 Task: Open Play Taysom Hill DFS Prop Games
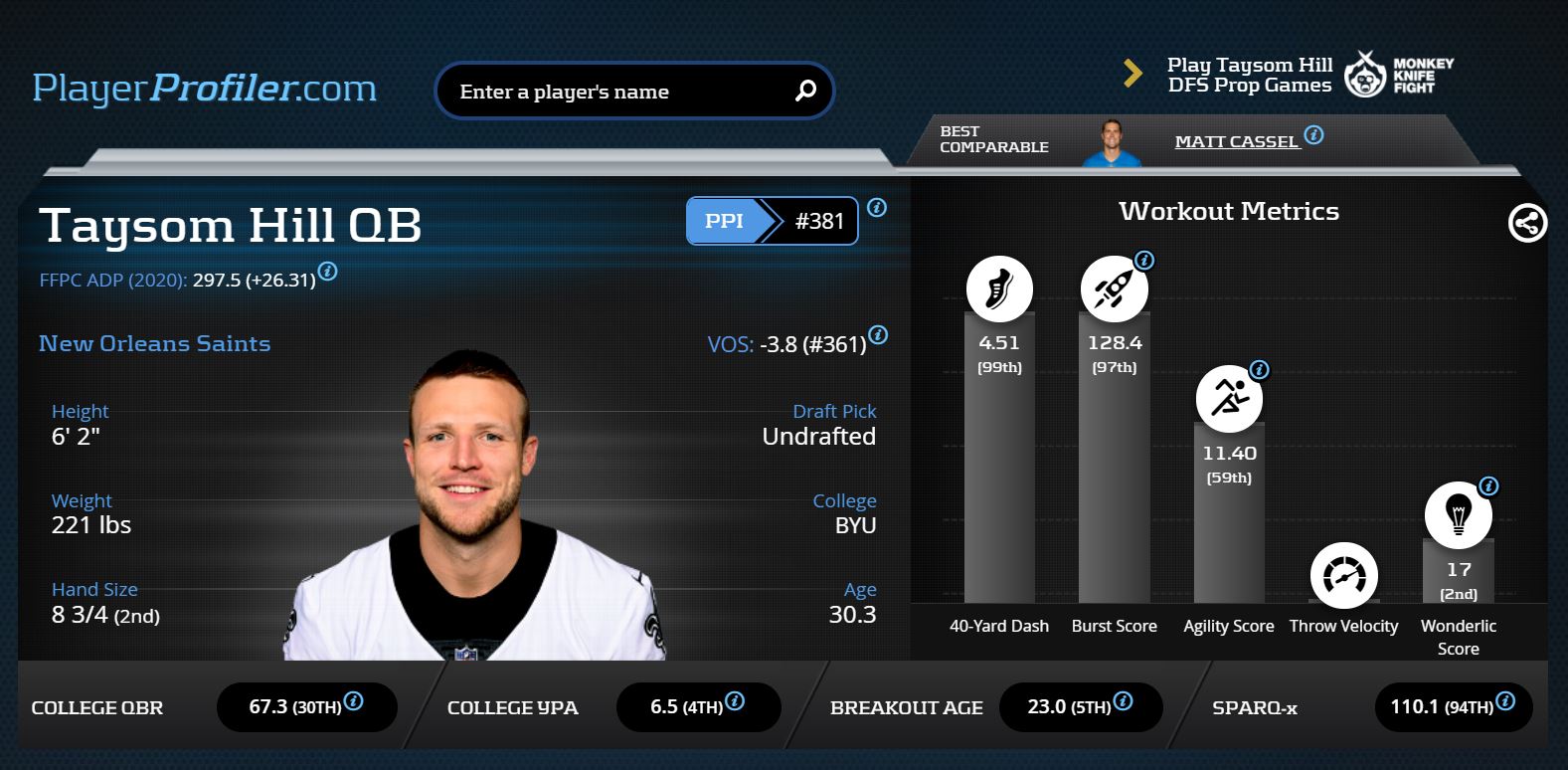coord(1249,75)
